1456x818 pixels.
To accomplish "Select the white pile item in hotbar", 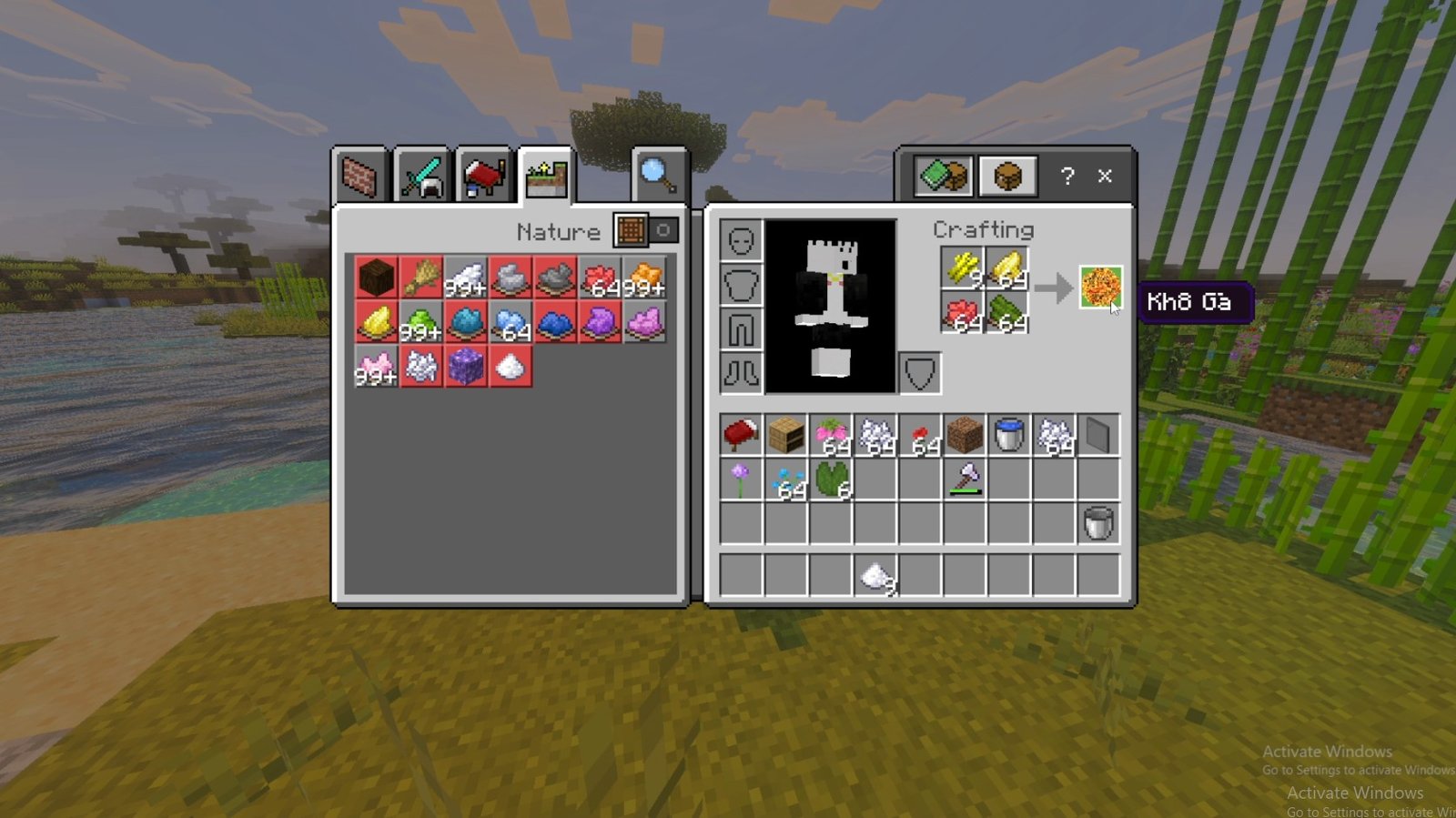I will click(875, 576).
